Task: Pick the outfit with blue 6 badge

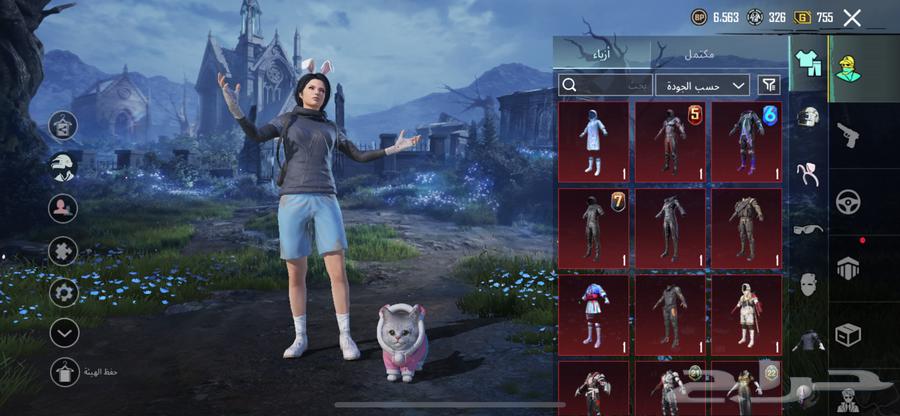Action: tap(746, 141)
